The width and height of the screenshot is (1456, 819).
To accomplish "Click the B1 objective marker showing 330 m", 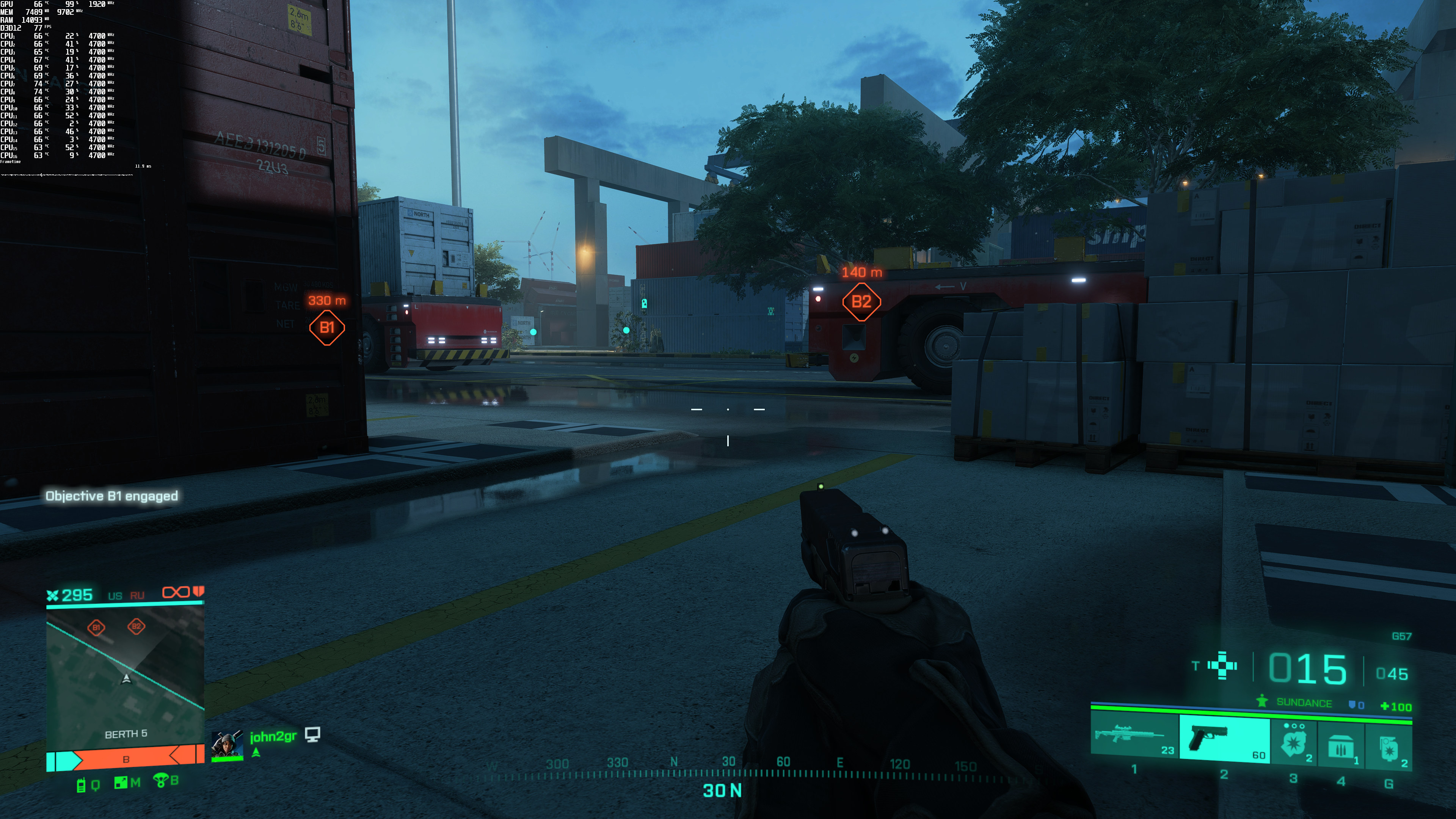I will click(x=327, y=327).
